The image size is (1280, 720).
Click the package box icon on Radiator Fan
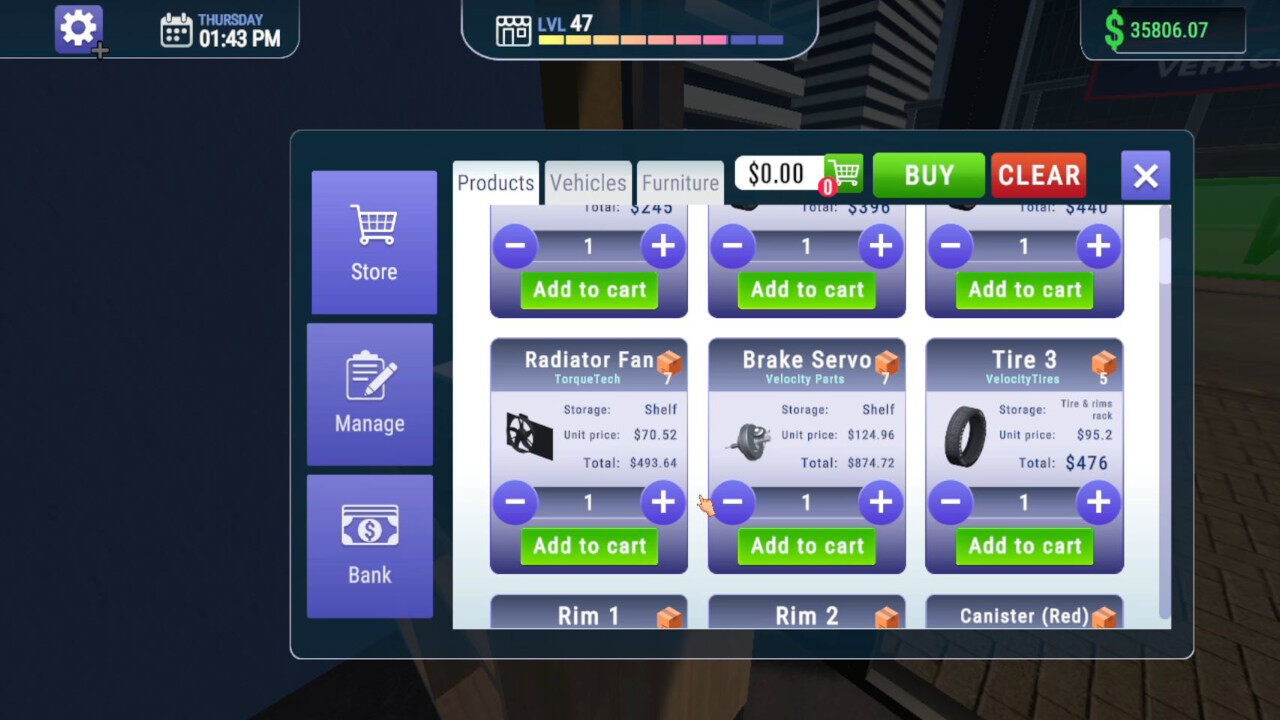click(668, 363)
